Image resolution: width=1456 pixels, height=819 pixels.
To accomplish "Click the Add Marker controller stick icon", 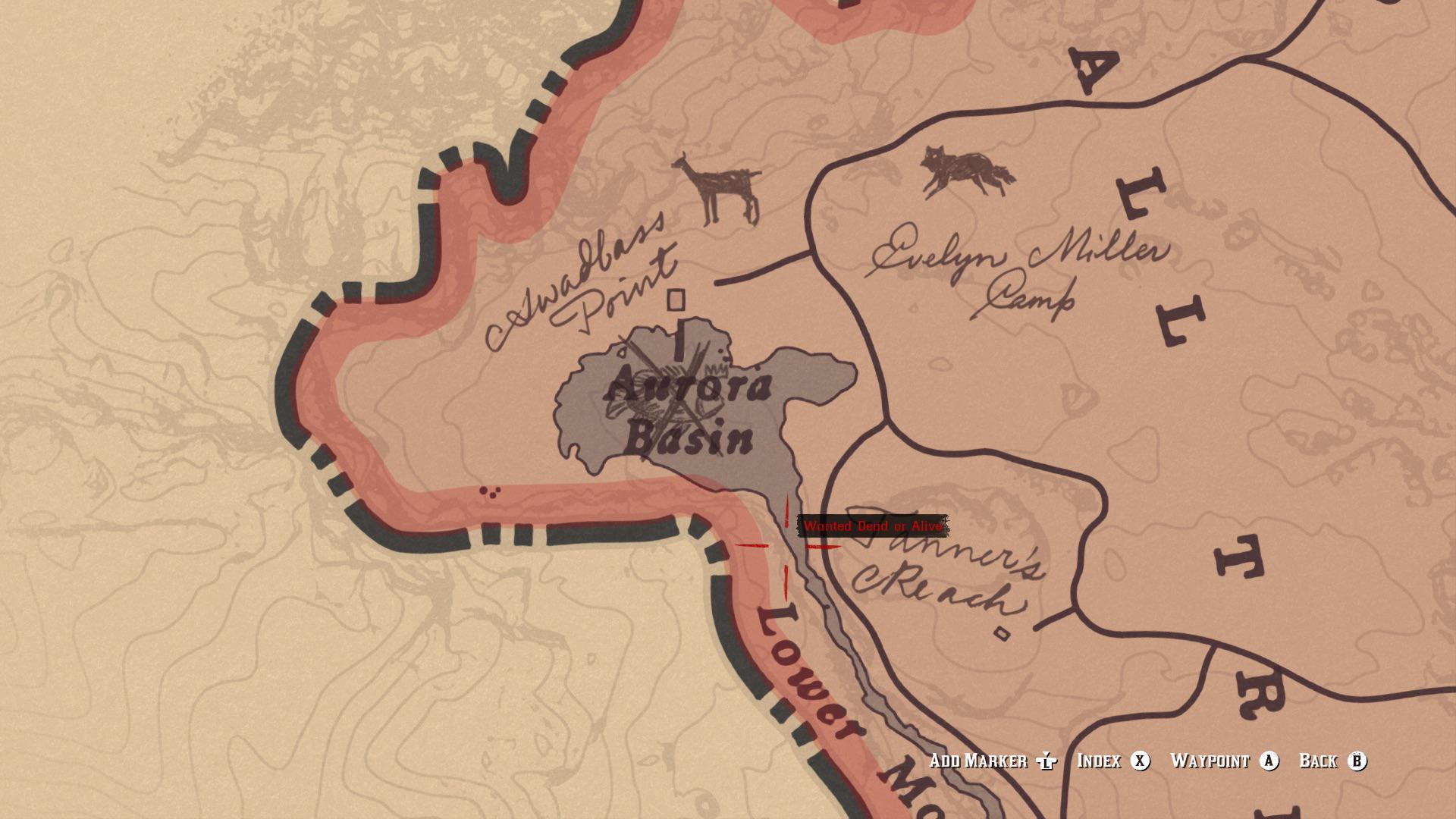I will [1046, 761].
